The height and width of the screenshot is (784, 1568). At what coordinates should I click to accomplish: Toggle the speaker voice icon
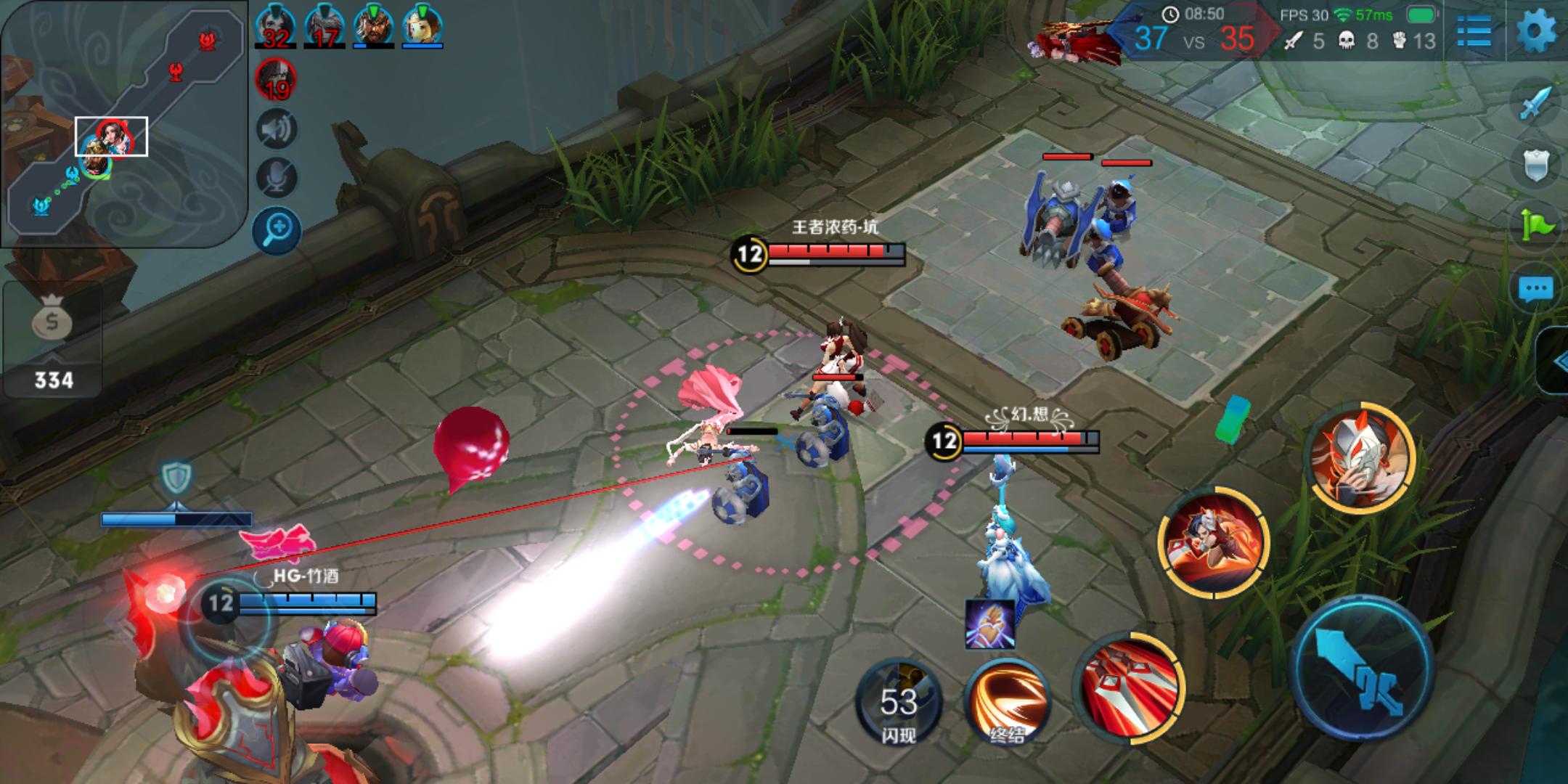(x=276, y=130)
